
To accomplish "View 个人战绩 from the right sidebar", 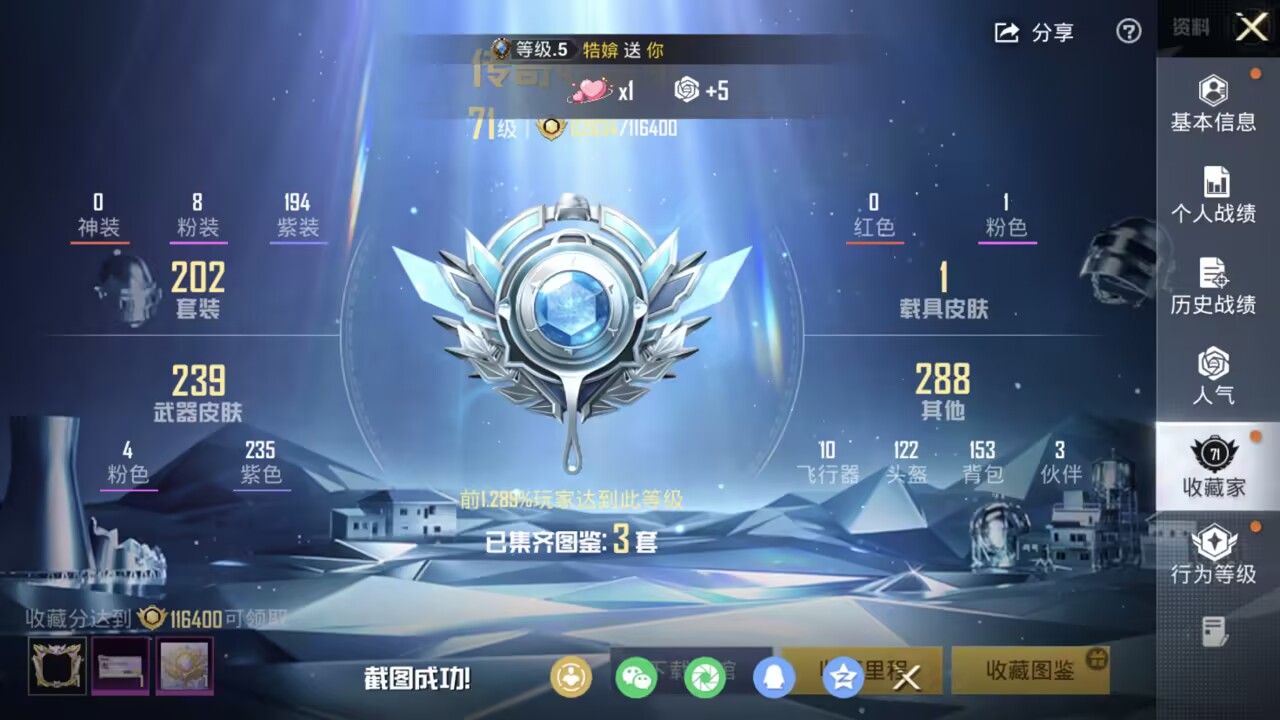I will (1213, 195).
